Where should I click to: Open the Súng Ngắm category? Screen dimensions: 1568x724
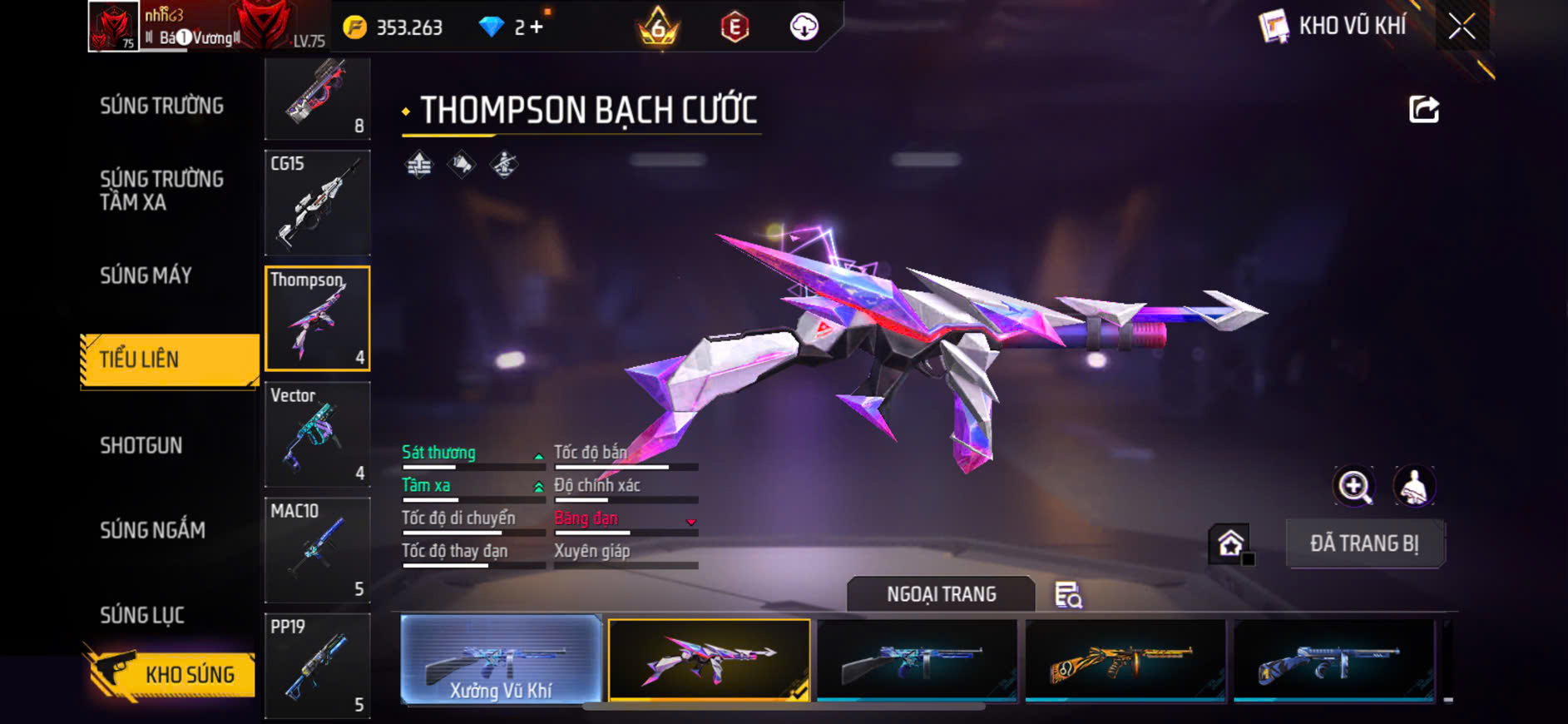[152, 530]
